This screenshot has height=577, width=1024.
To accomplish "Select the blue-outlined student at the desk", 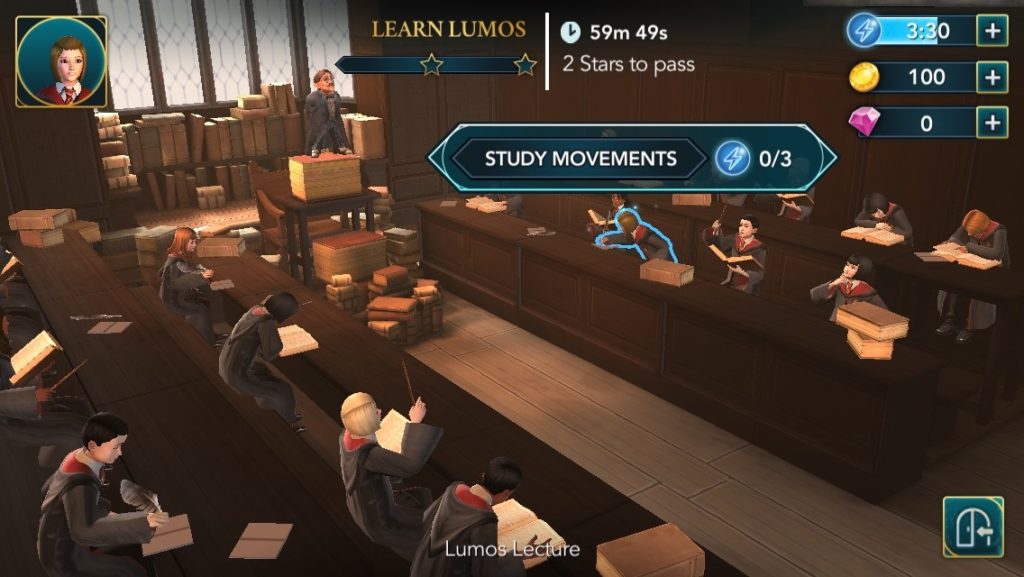I will click(x=636, y=236).
